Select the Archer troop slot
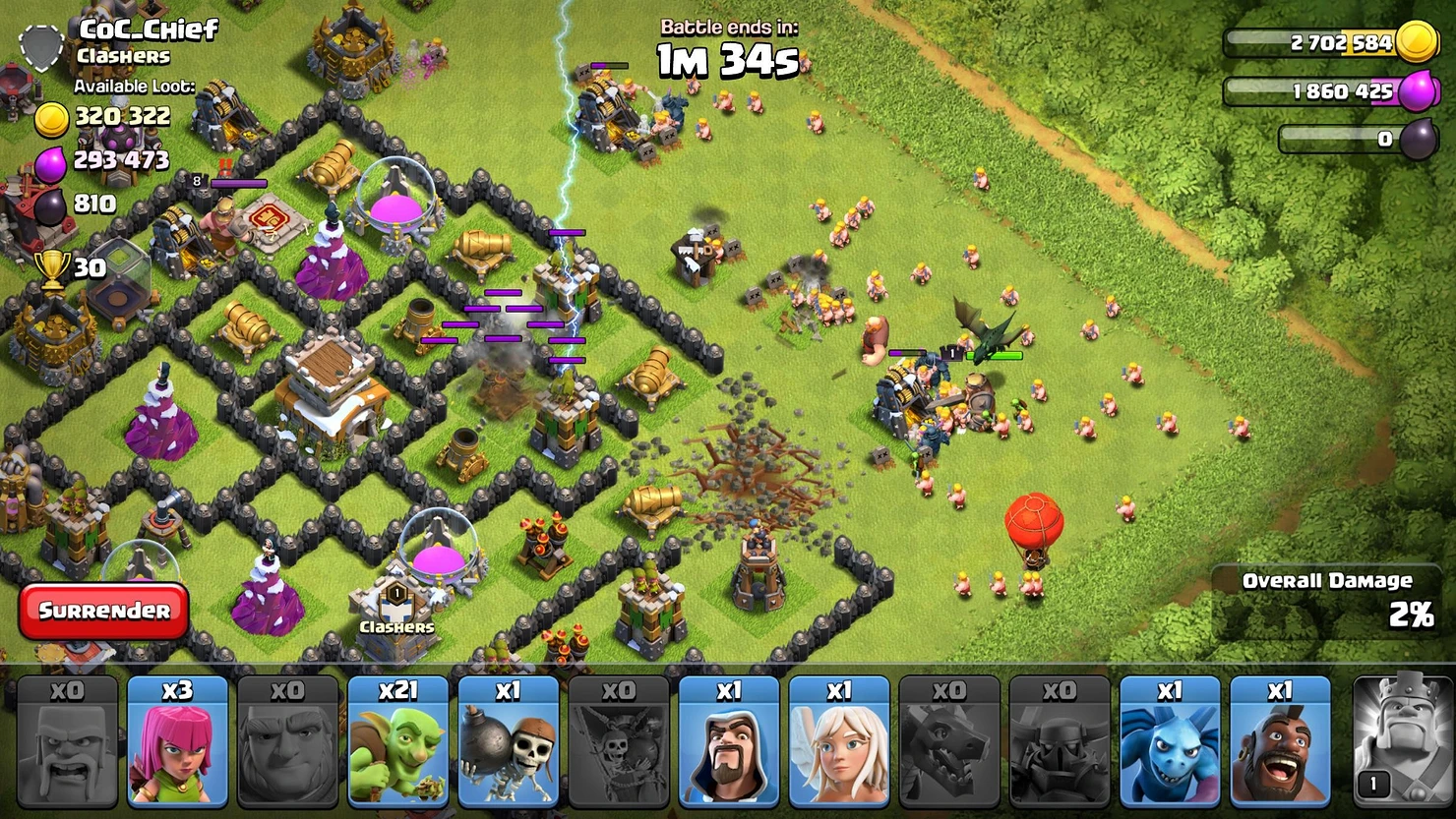1456x819 pixels. pyautogui.click(x=177, y=742)
